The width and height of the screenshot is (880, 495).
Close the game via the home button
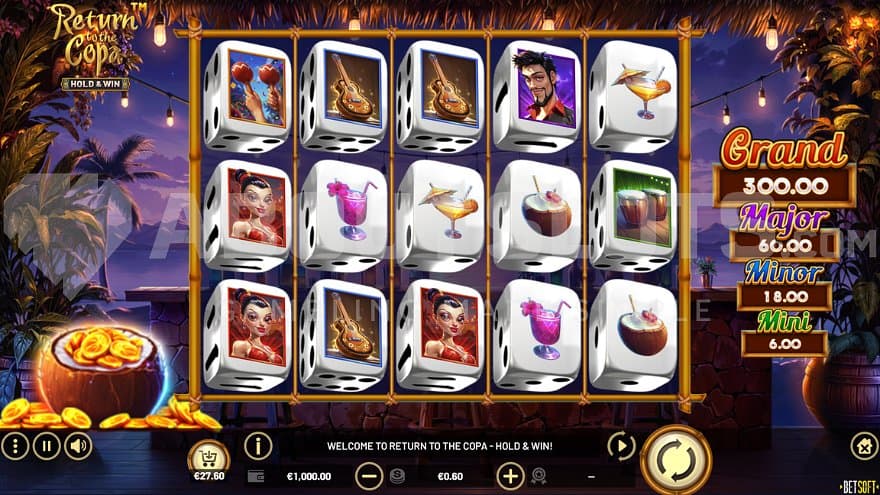tap(864, 445)
